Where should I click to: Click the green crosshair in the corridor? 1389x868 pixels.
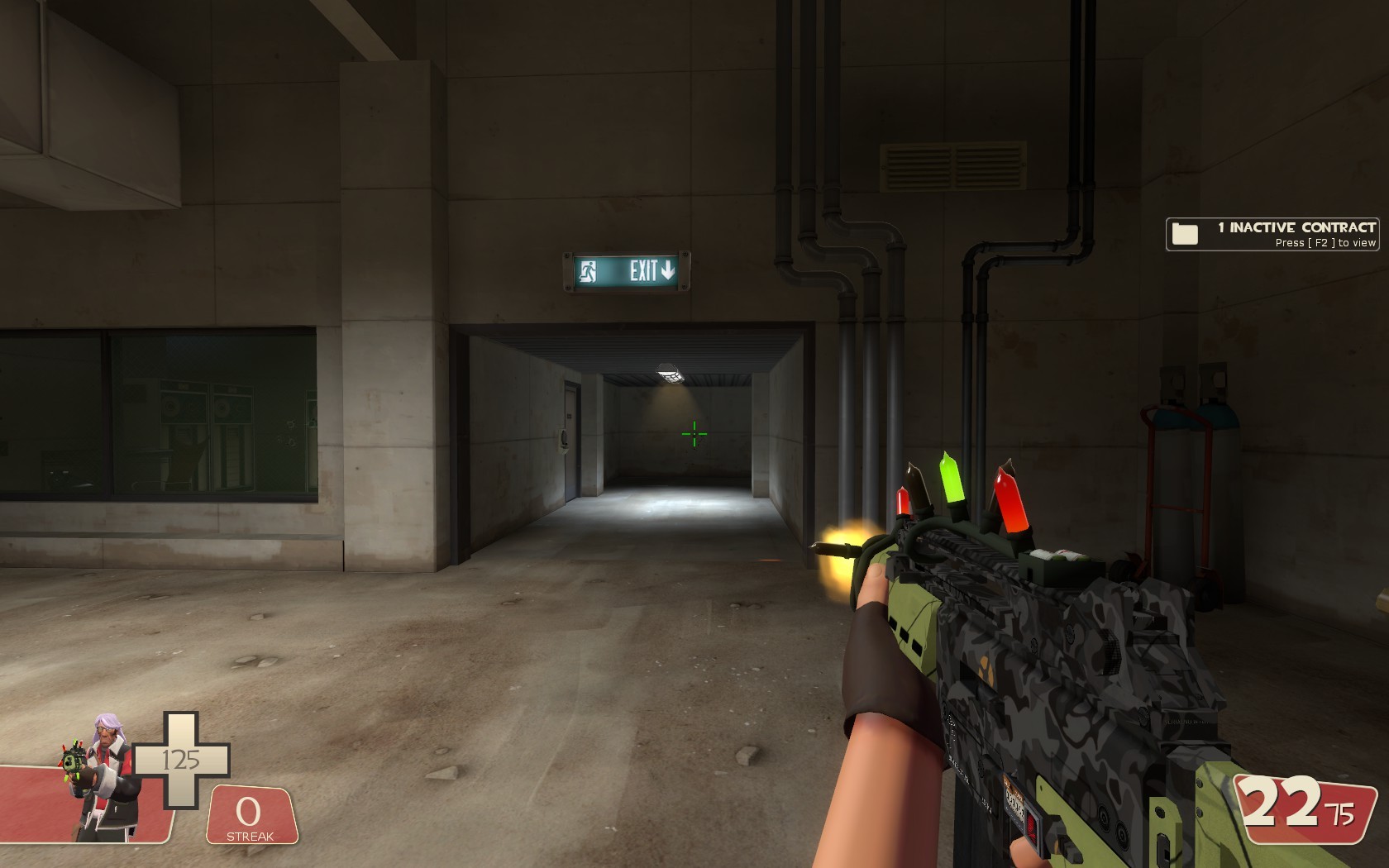click(694, 433)
